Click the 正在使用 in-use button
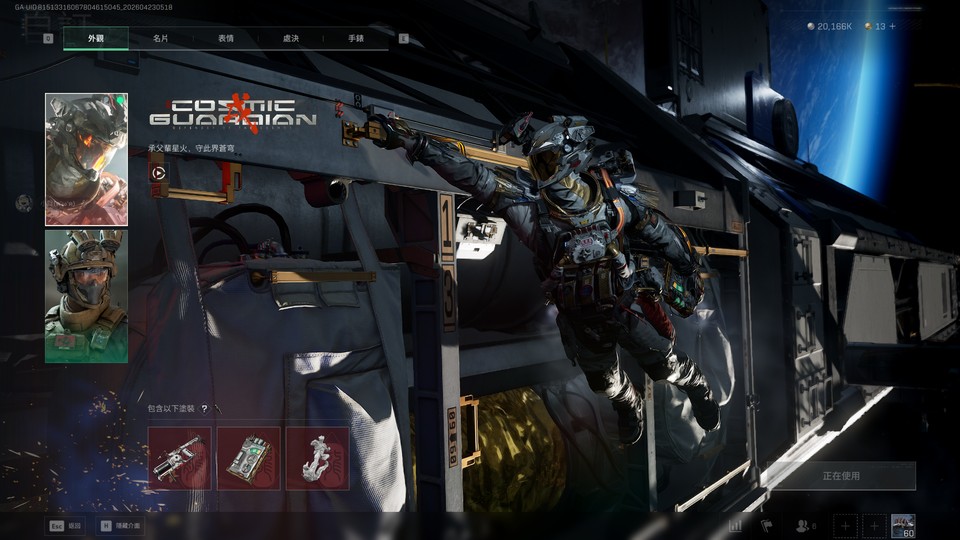The height and width of the screenshot is (540, 960). click(x=841, y=476)
